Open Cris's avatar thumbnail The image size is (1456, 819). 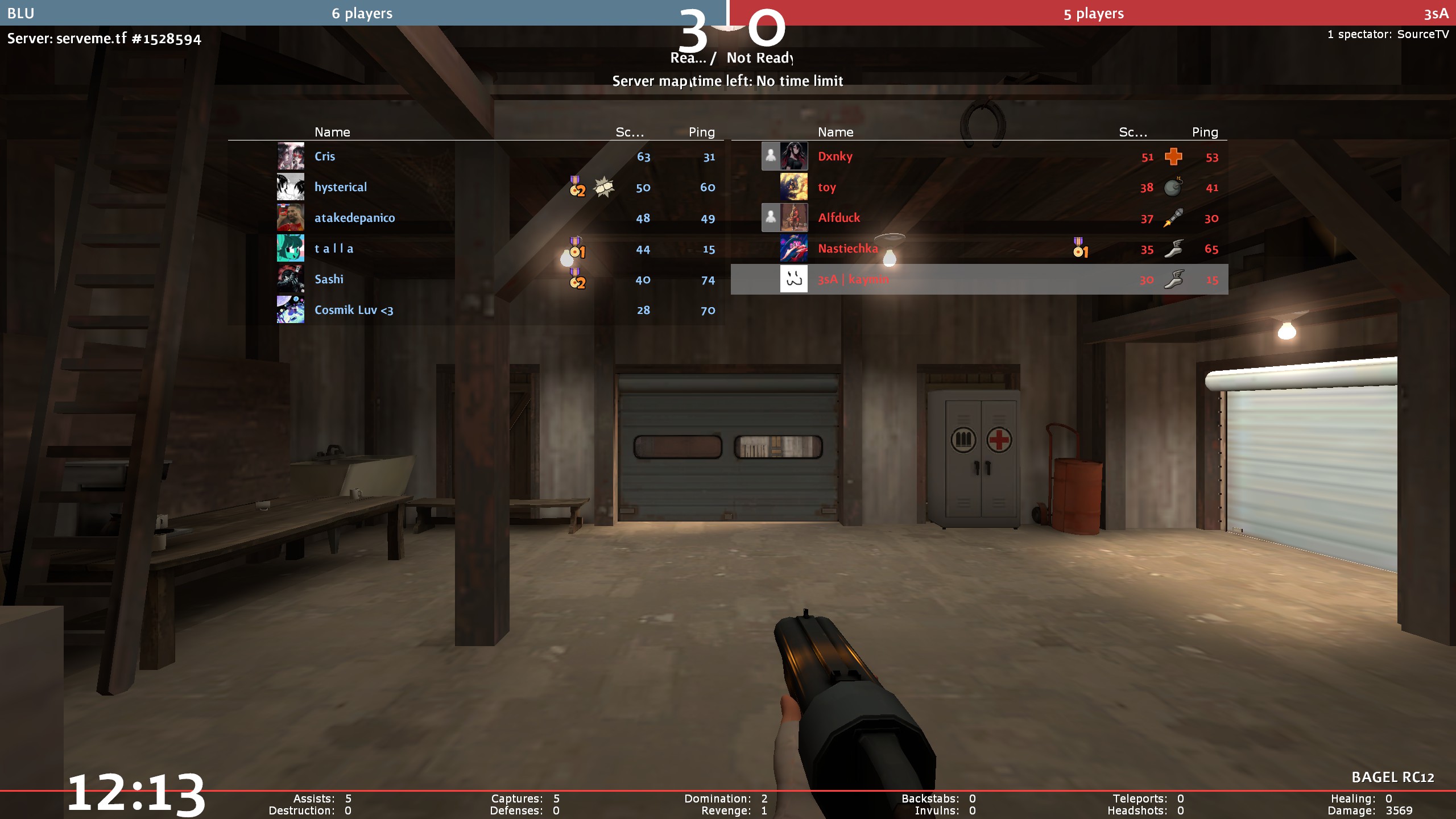tap(291, 156)
